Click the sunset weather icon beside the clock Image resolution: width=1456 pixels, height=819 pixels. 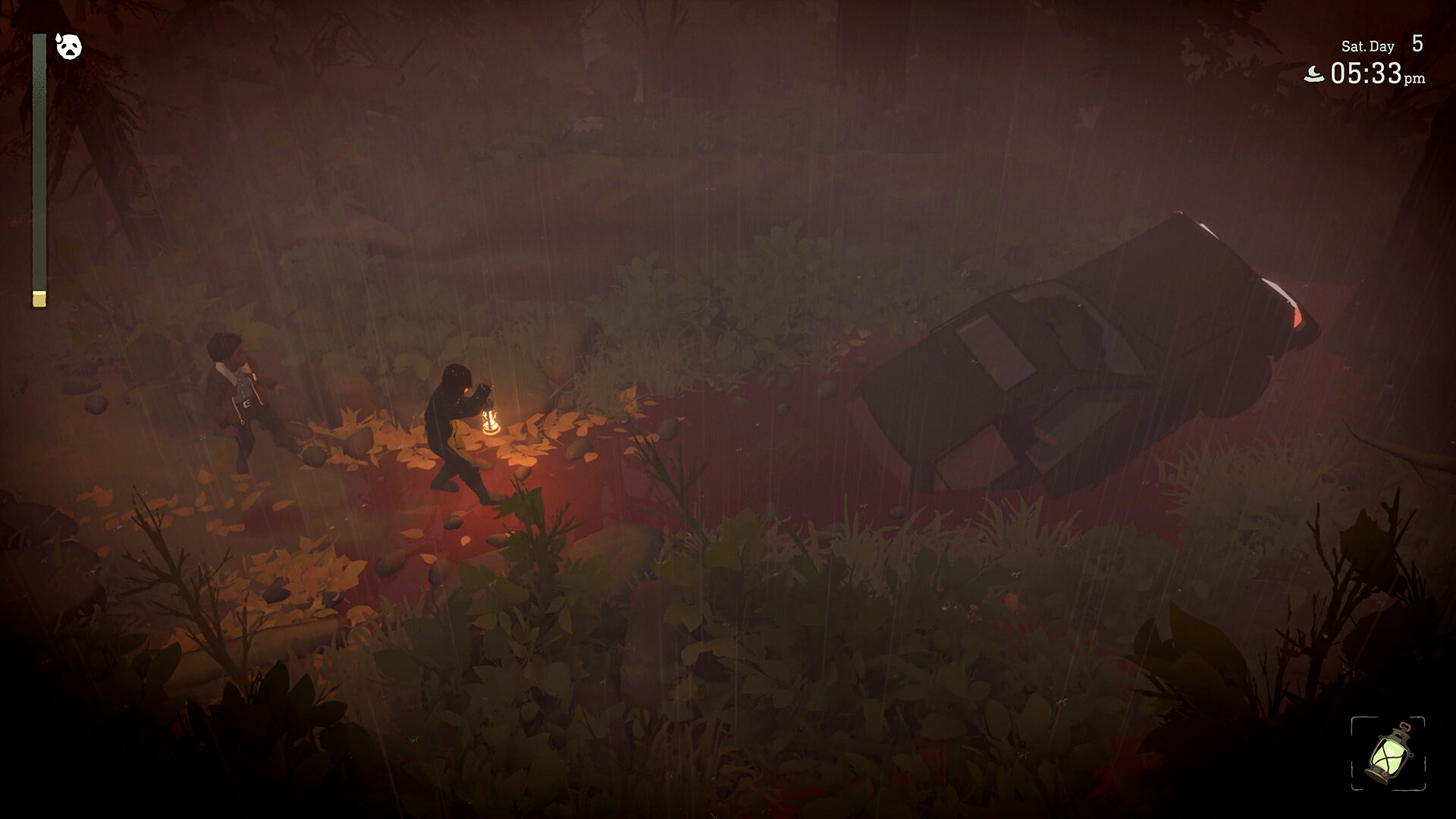pyautogui.click(x=1314, y=74)
